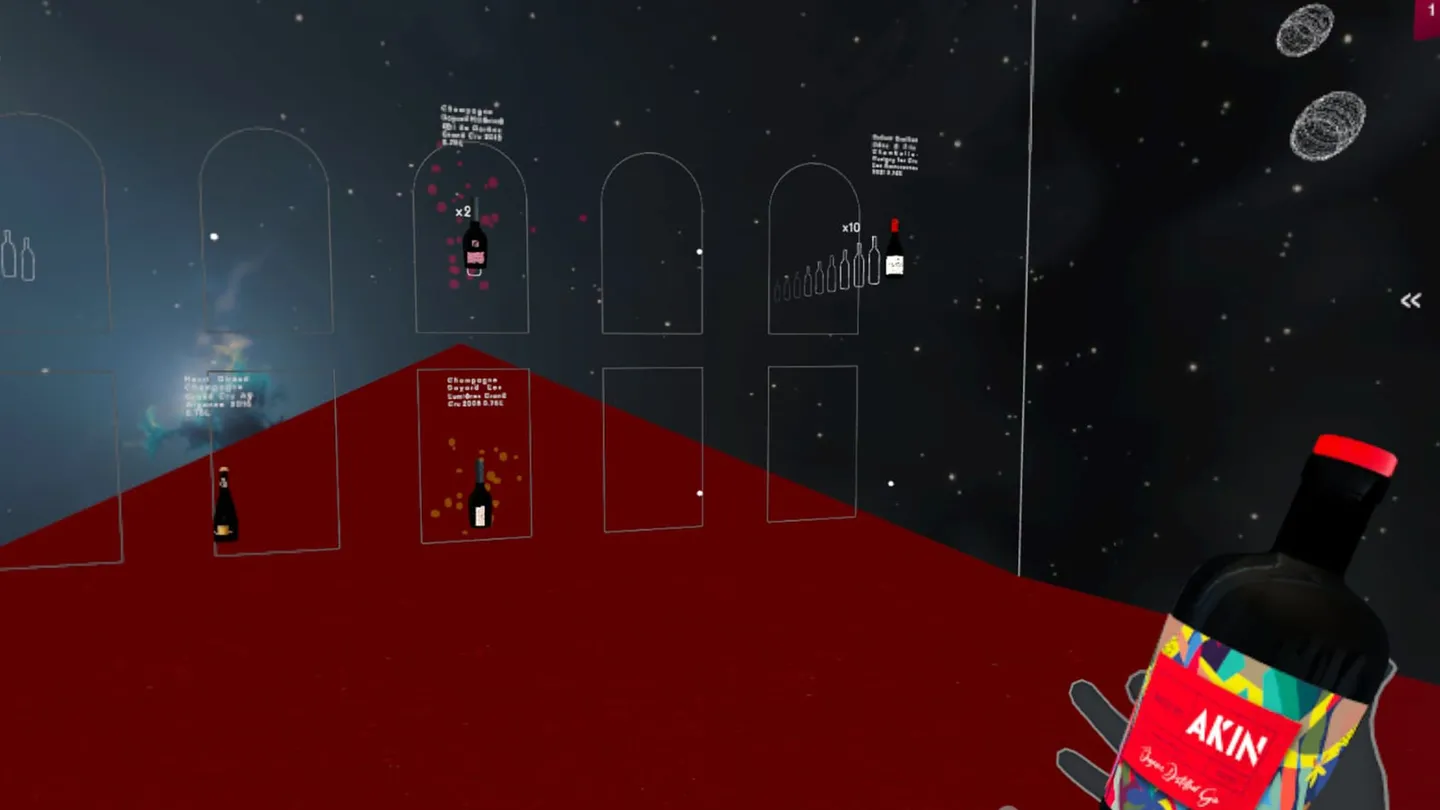Image resolution: width=1440 pixels, height=810 pixels.
Task: Toggle the x2 quantity indicator
Action: coord(462,211)
